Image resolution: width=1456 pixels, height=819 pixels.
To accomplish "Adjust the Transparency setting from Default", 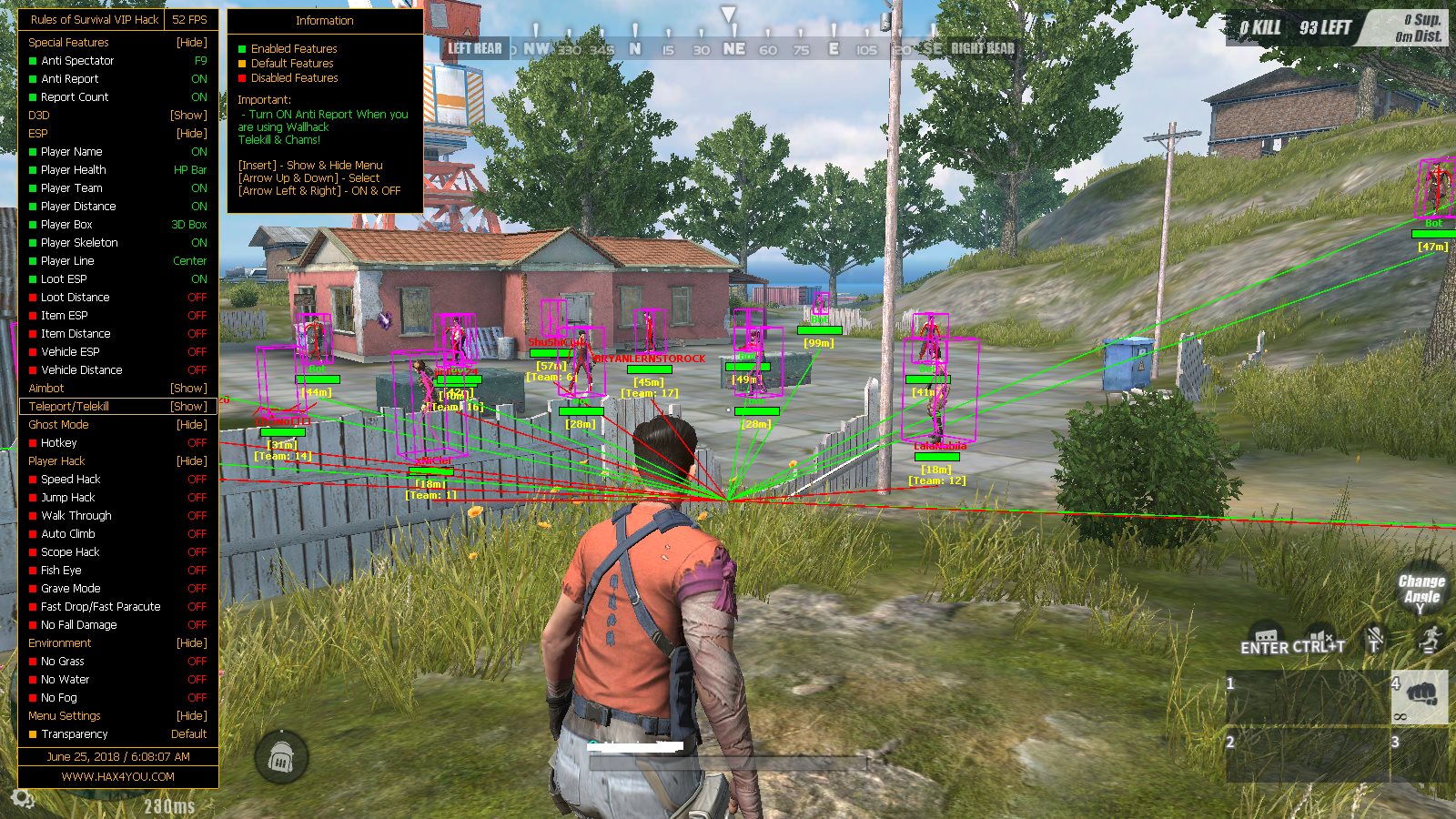I will pyautogui.click(x=77, y=733).
